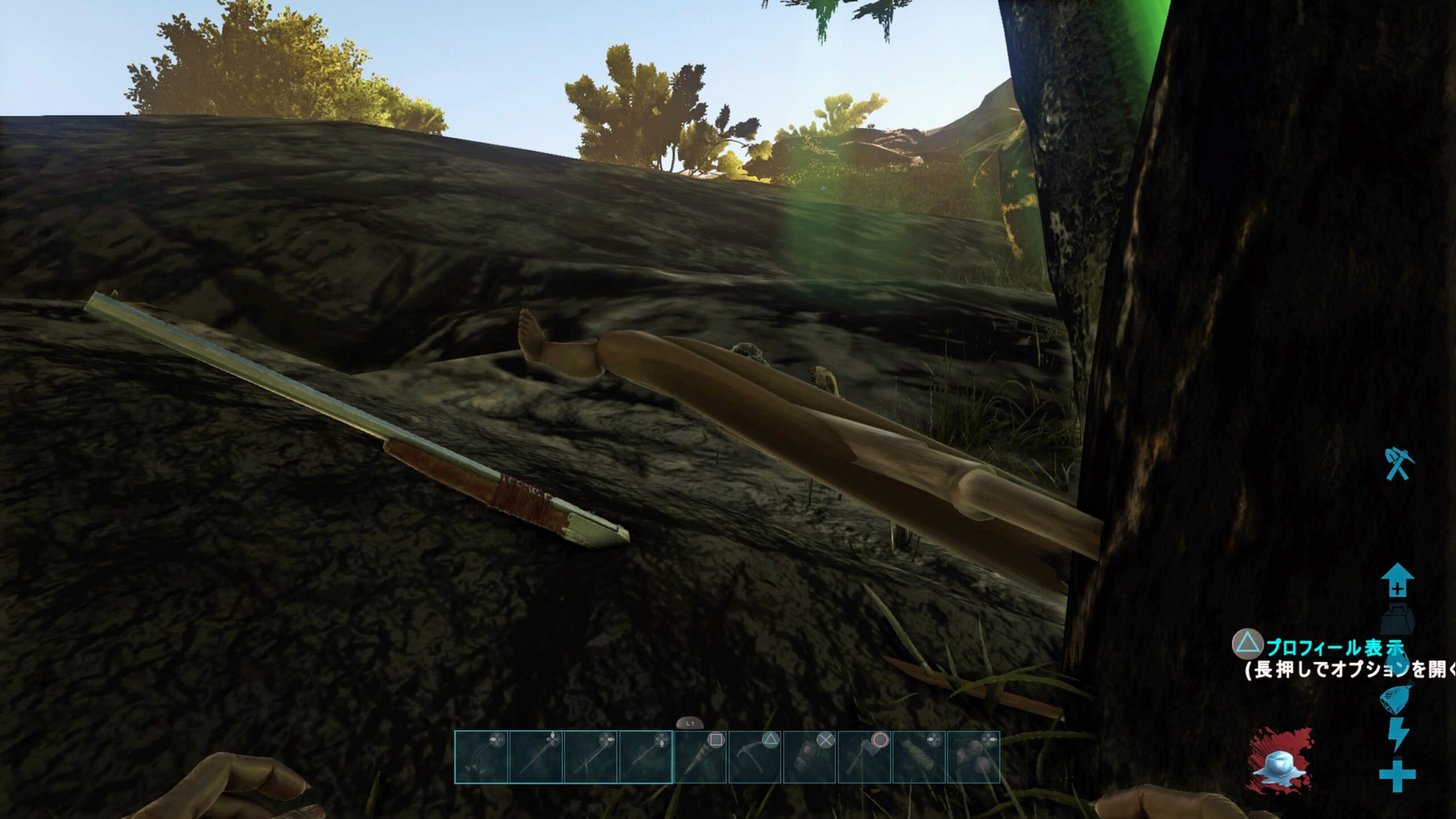1456x819 pixels.
Task: Select the bola hotbar slot
Action: point(481,758)
